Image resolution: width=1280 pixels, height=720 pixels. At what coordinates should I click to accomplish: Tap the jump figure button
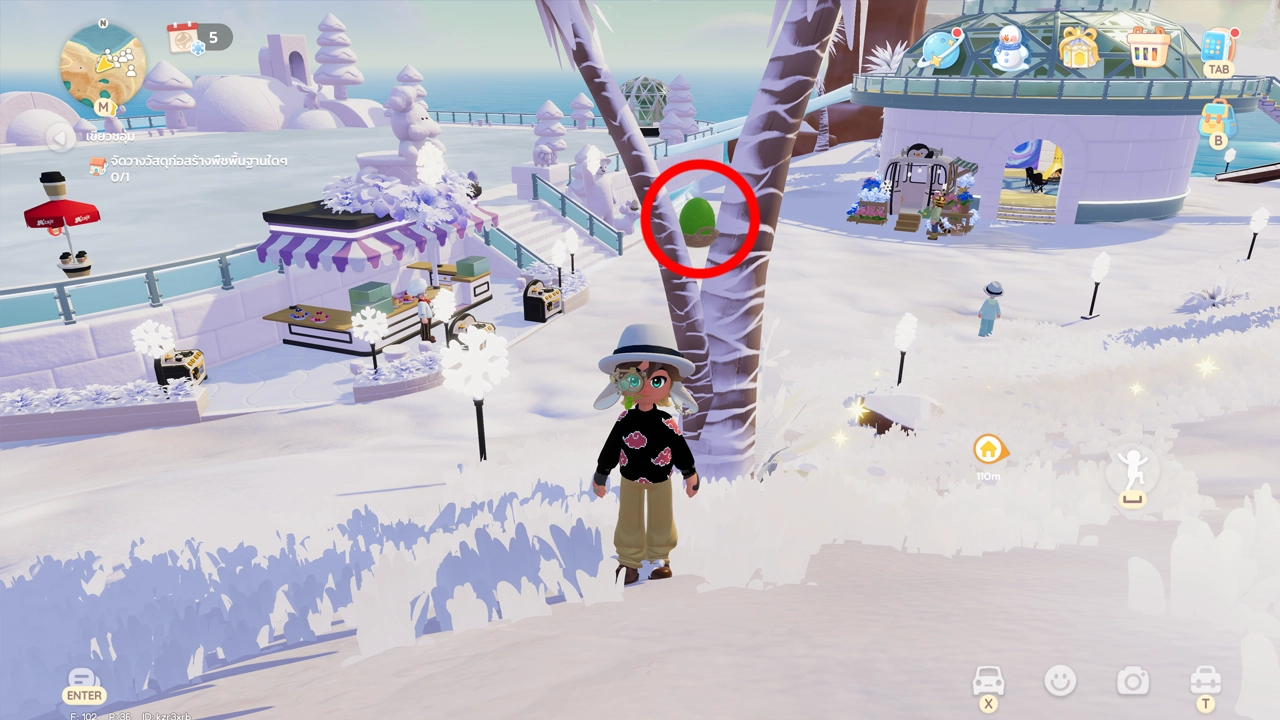[1132, 470]
